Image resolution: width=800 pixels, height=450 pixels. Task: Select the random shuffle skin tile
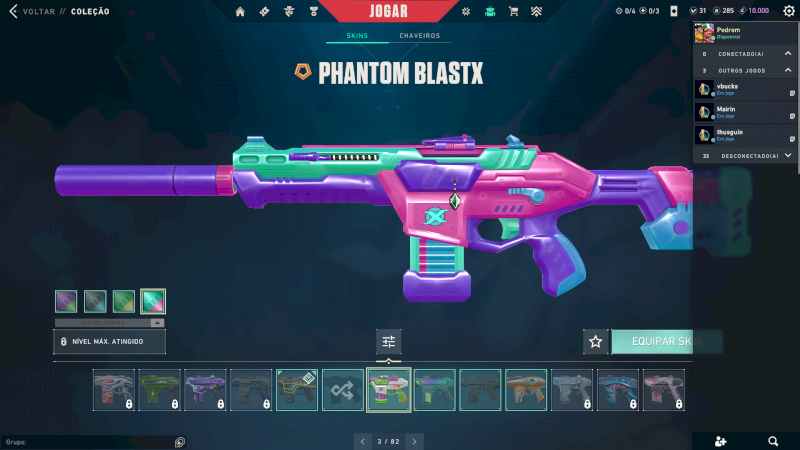pos(343,390)
